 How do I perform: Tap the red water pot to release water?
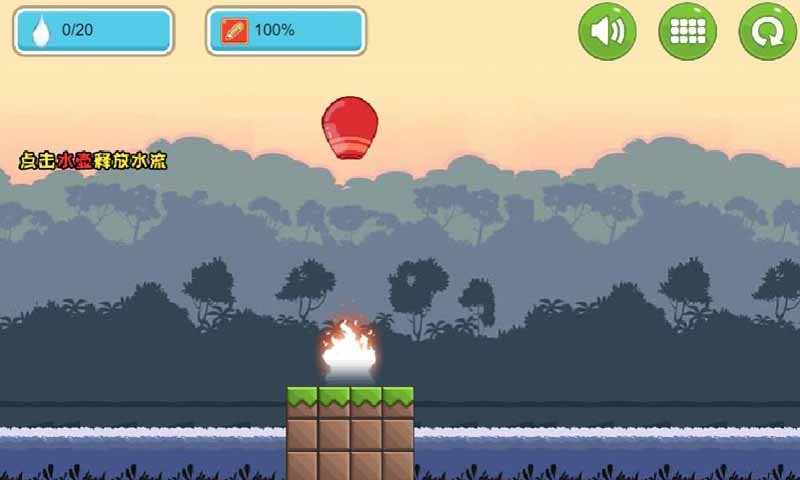click(x=349, y=128)
